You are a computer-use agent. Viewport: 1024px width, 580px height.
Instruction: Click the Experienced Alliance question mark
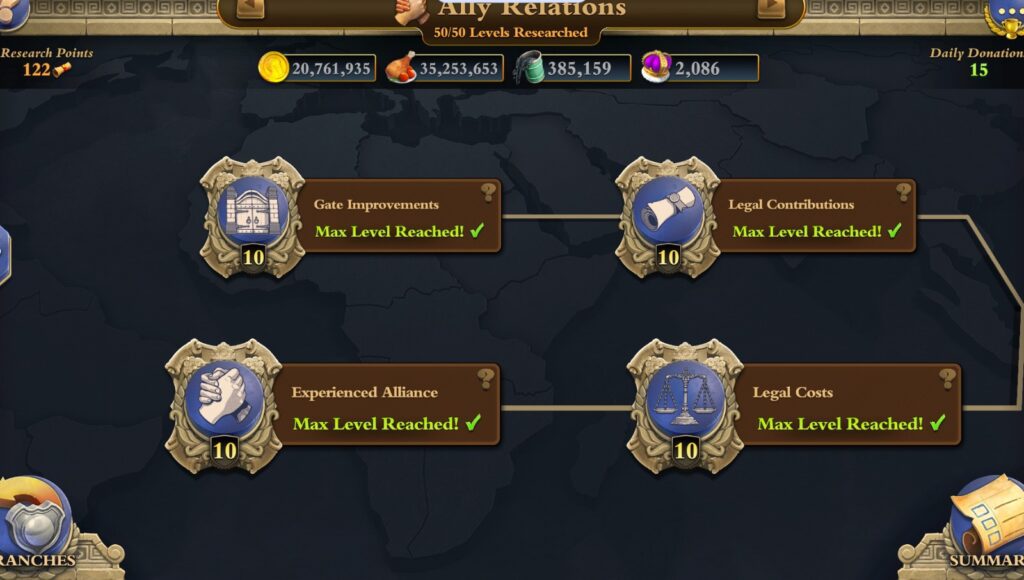486,378
